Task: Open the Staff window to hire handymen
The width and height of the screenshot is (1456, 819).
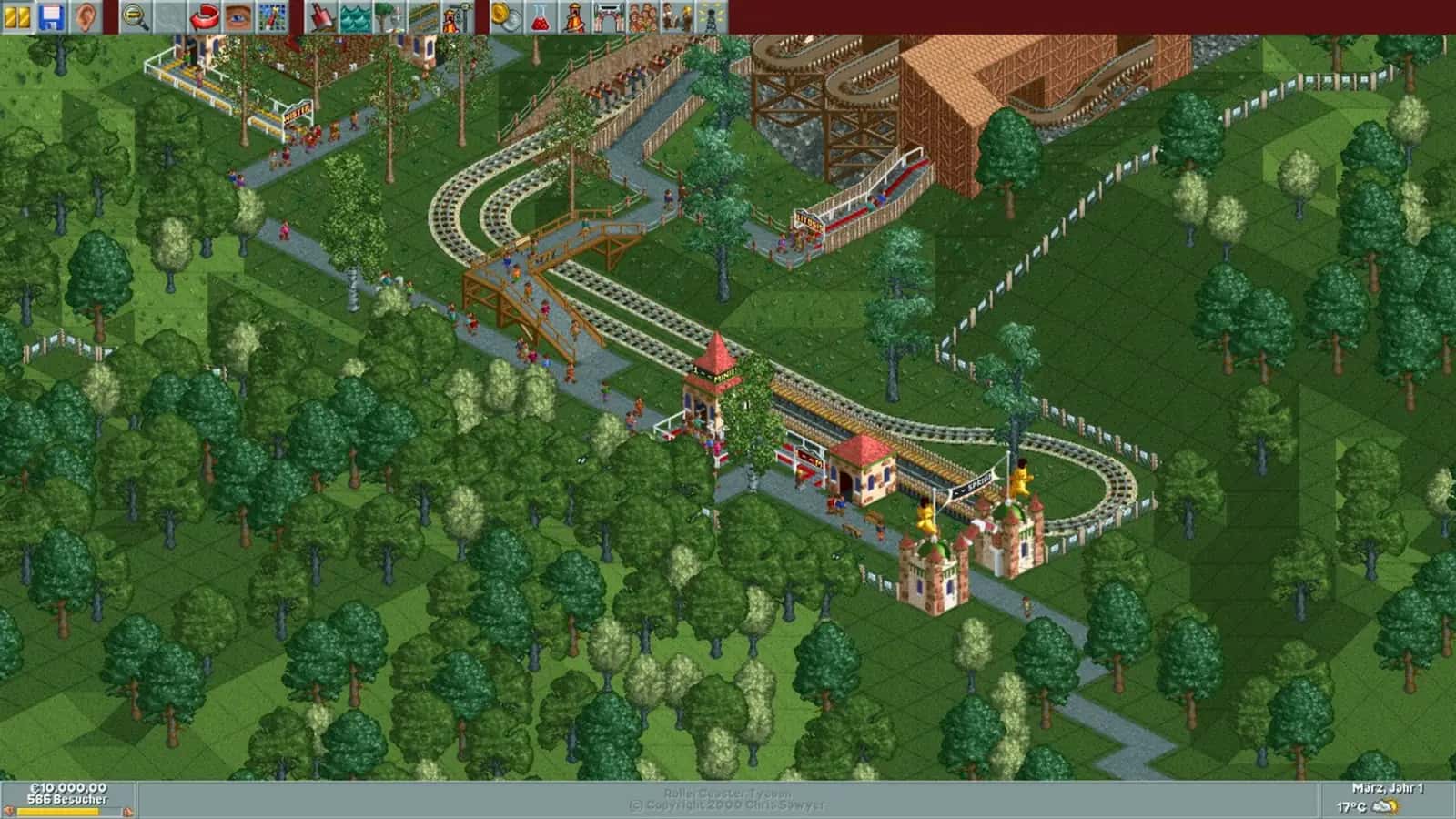Action: (x=678, y=15)
